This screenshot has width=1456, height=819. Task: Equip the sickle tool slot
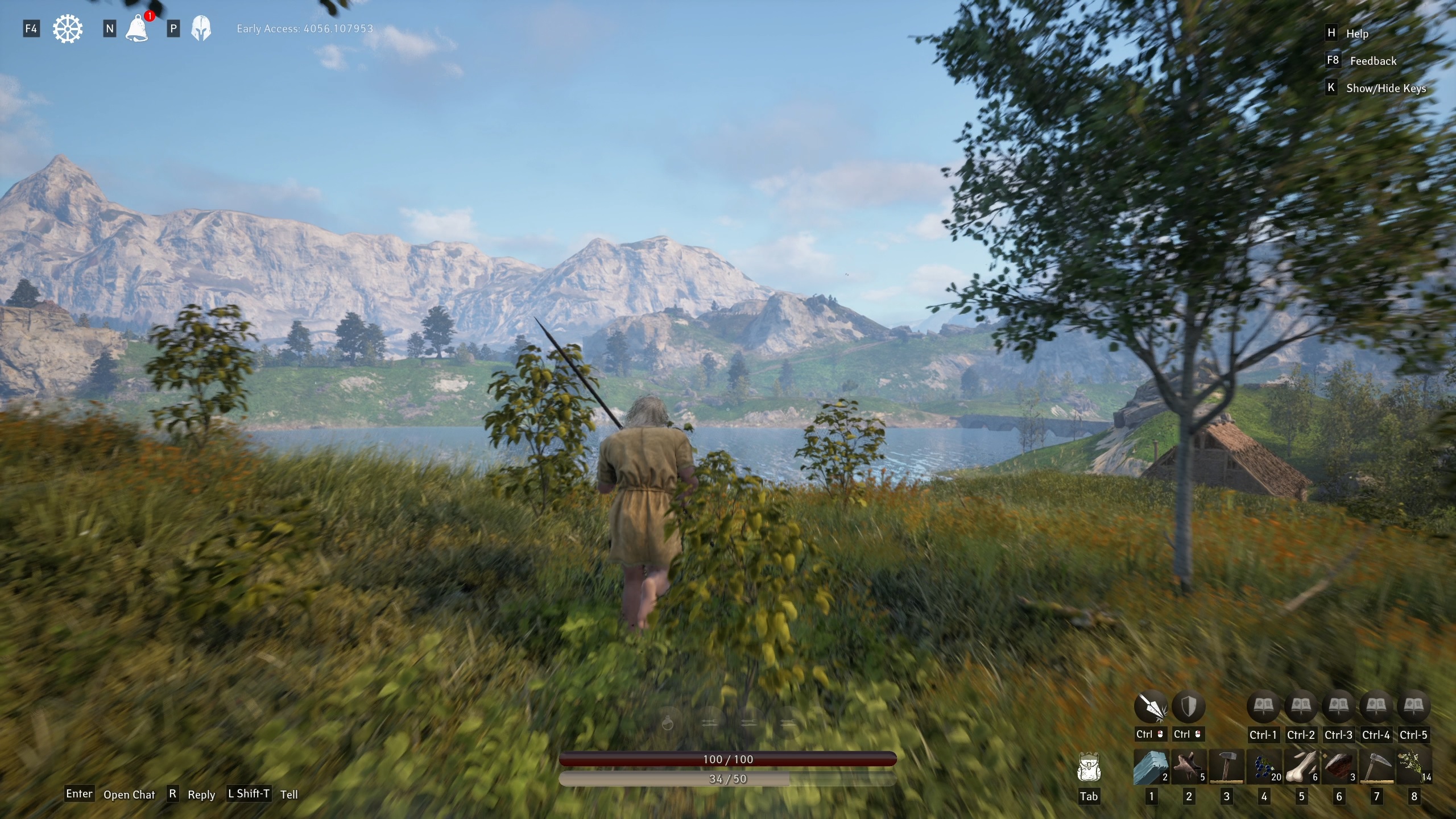(x=1376, y=767)
